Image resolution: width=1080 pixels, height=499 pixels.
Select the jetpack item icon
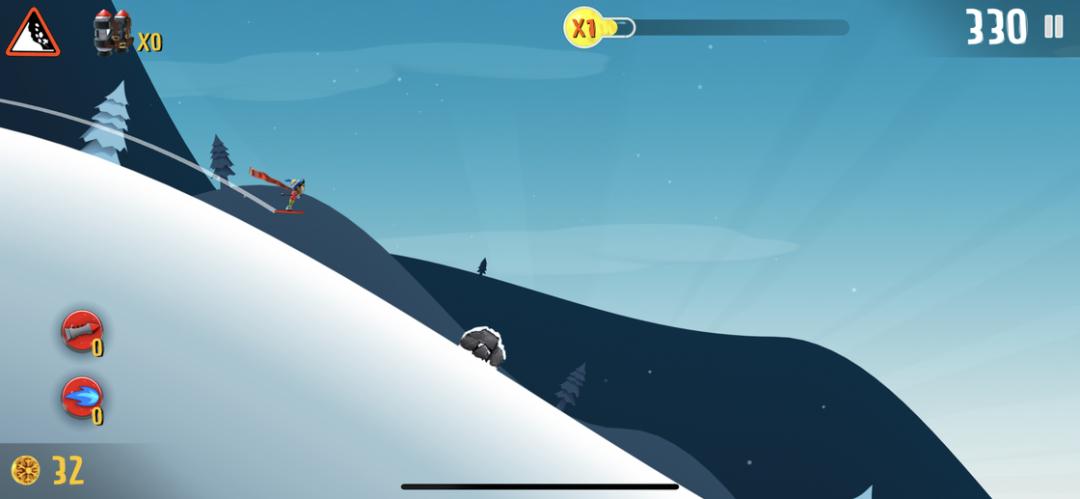pyautogui.click(x=113, y=33)
